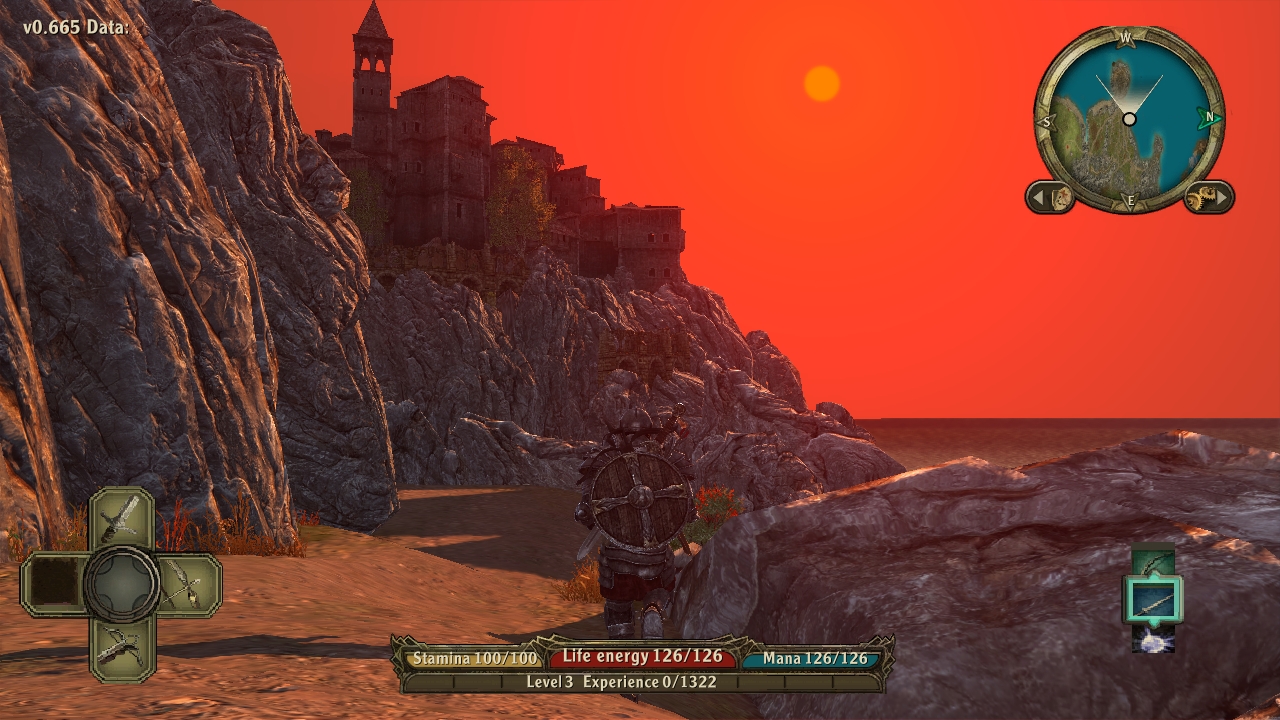Open the map via the parchment button
The image size is (1280, 720).
1051,197
